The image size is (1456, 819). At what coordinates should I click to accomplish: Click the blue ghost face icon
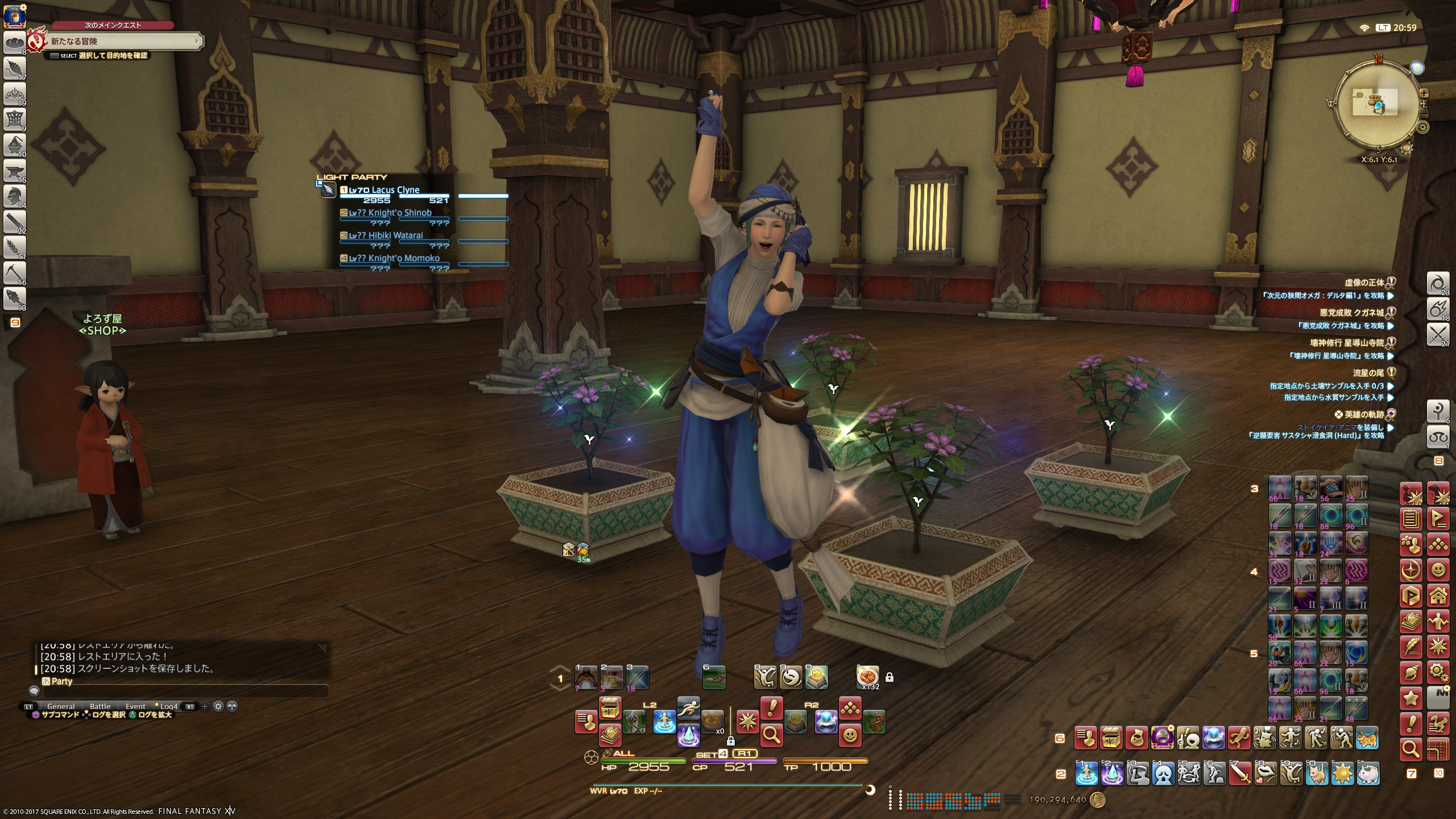(1164, 773)
